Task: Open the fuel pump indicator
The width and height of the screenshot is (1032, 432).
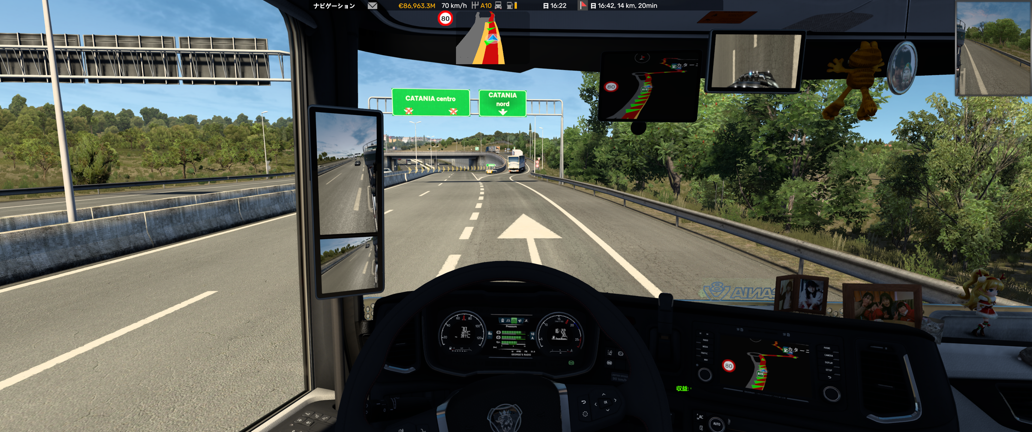Action: click(511, 6)
